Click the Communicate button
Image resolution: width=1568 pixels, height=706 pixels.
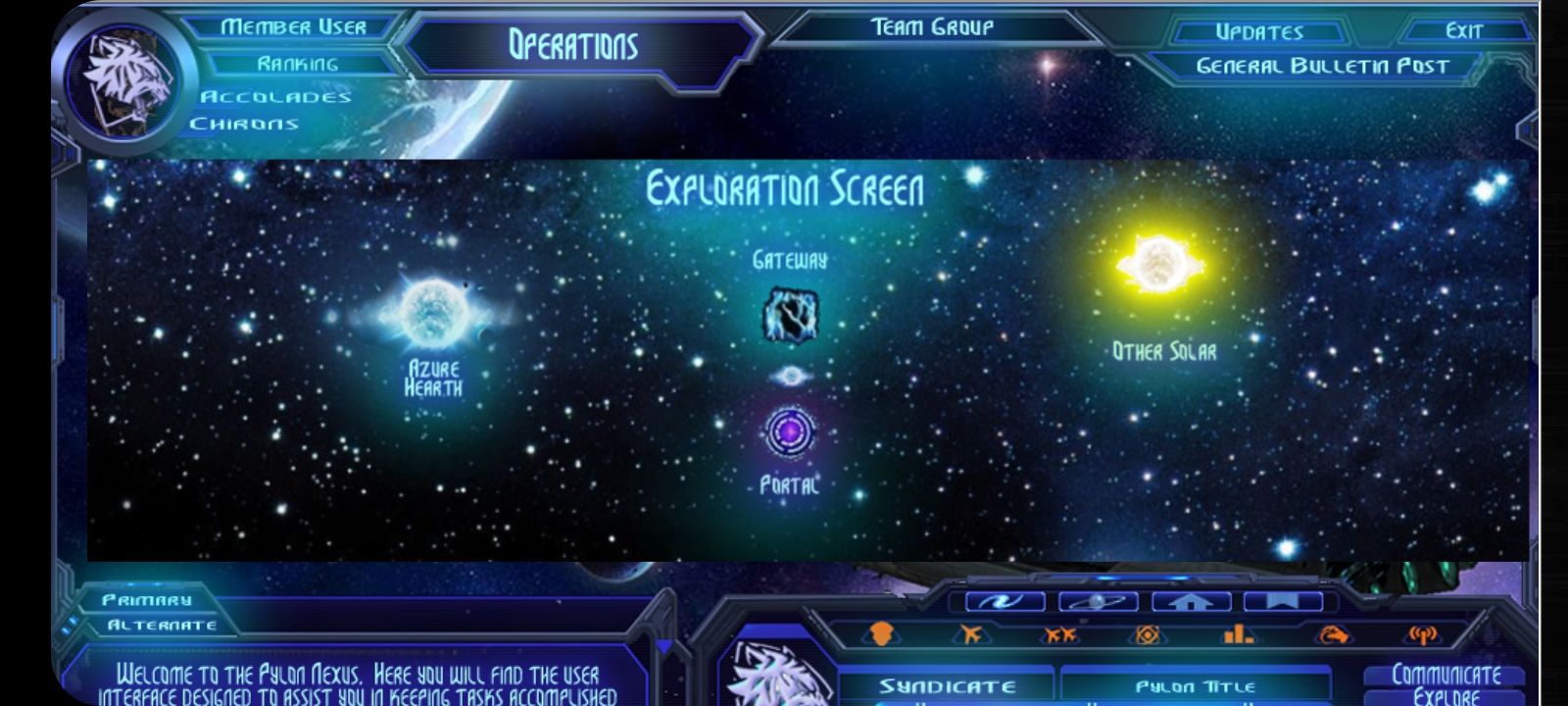pos(1445,675)
